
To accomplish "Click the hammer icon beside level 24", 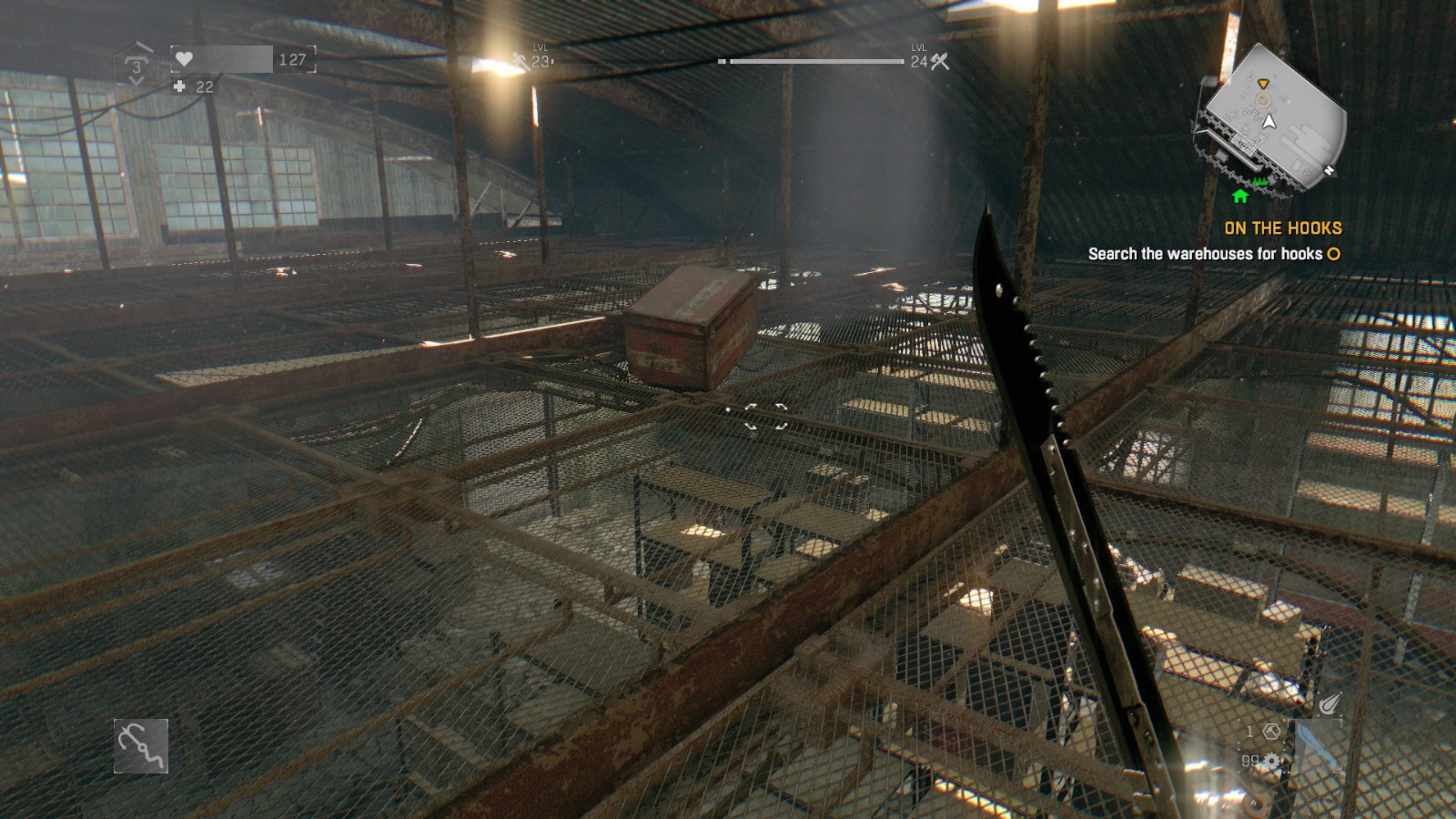I will click(x=942, y=64).
